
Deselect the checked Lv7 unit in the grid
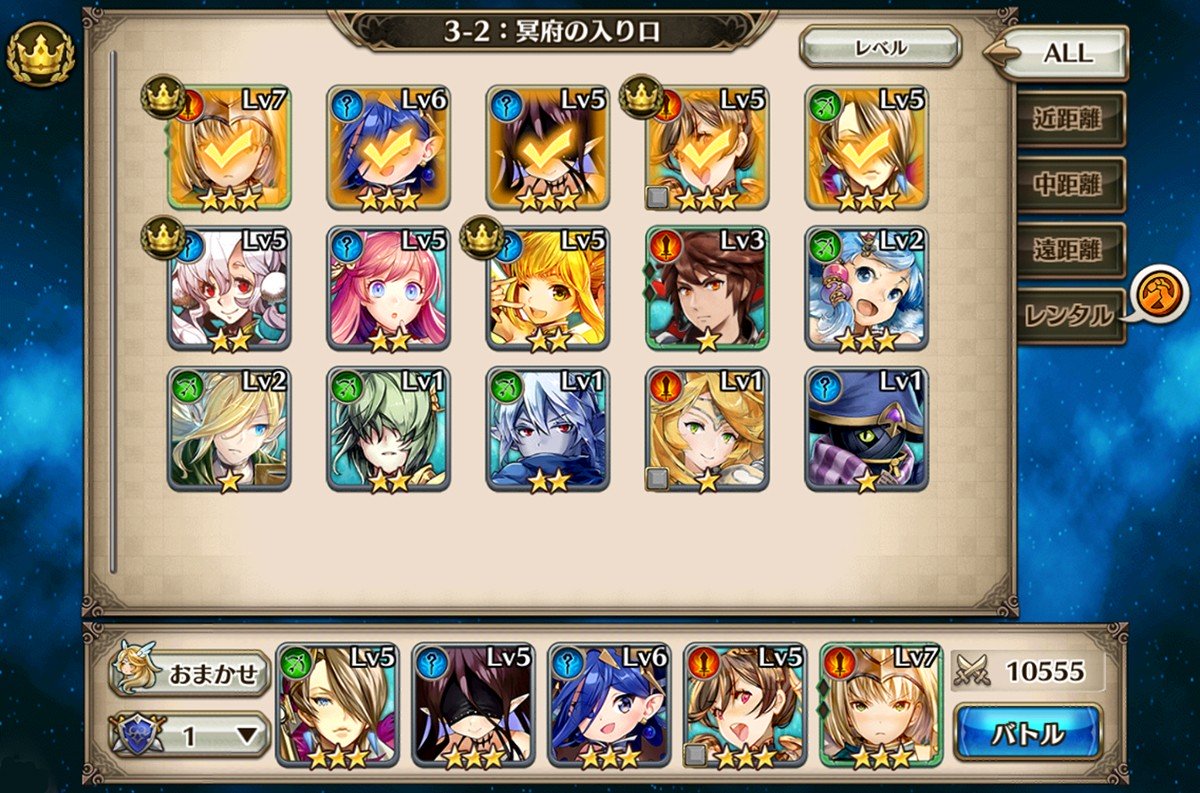[x=229, y=147]
